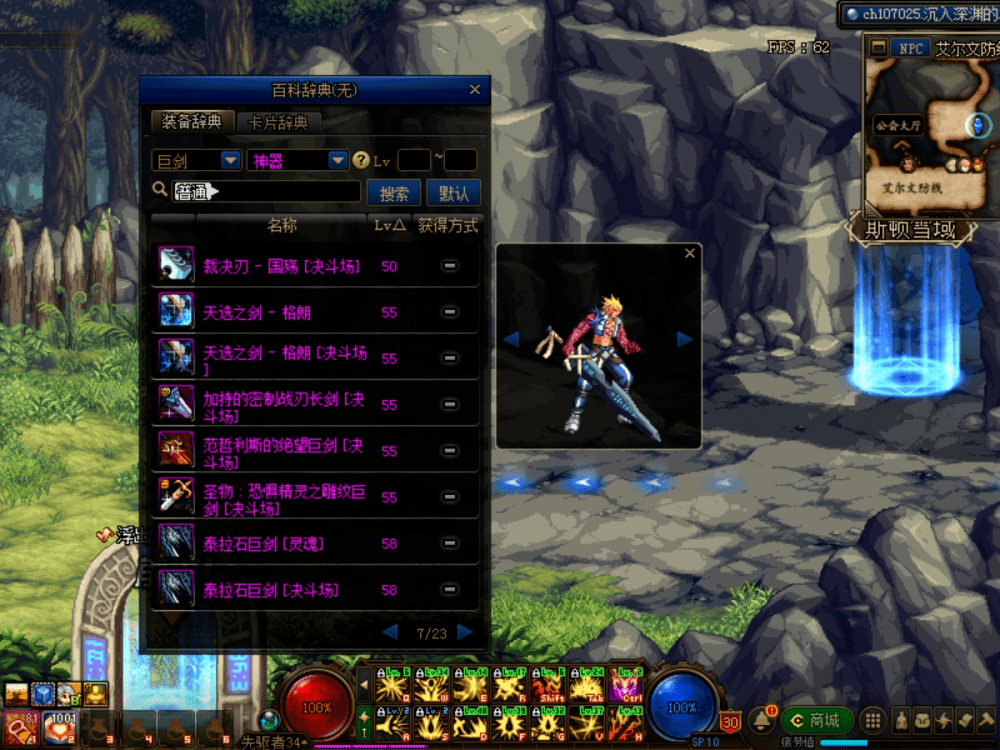Switch to the 卡片辞典 tab

point(279,122)
